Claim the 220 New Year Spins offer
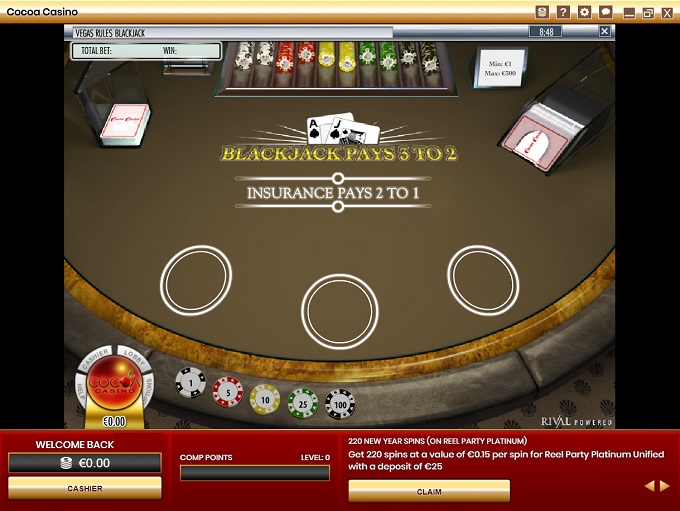Screen dimensions: 680x511 429,491
